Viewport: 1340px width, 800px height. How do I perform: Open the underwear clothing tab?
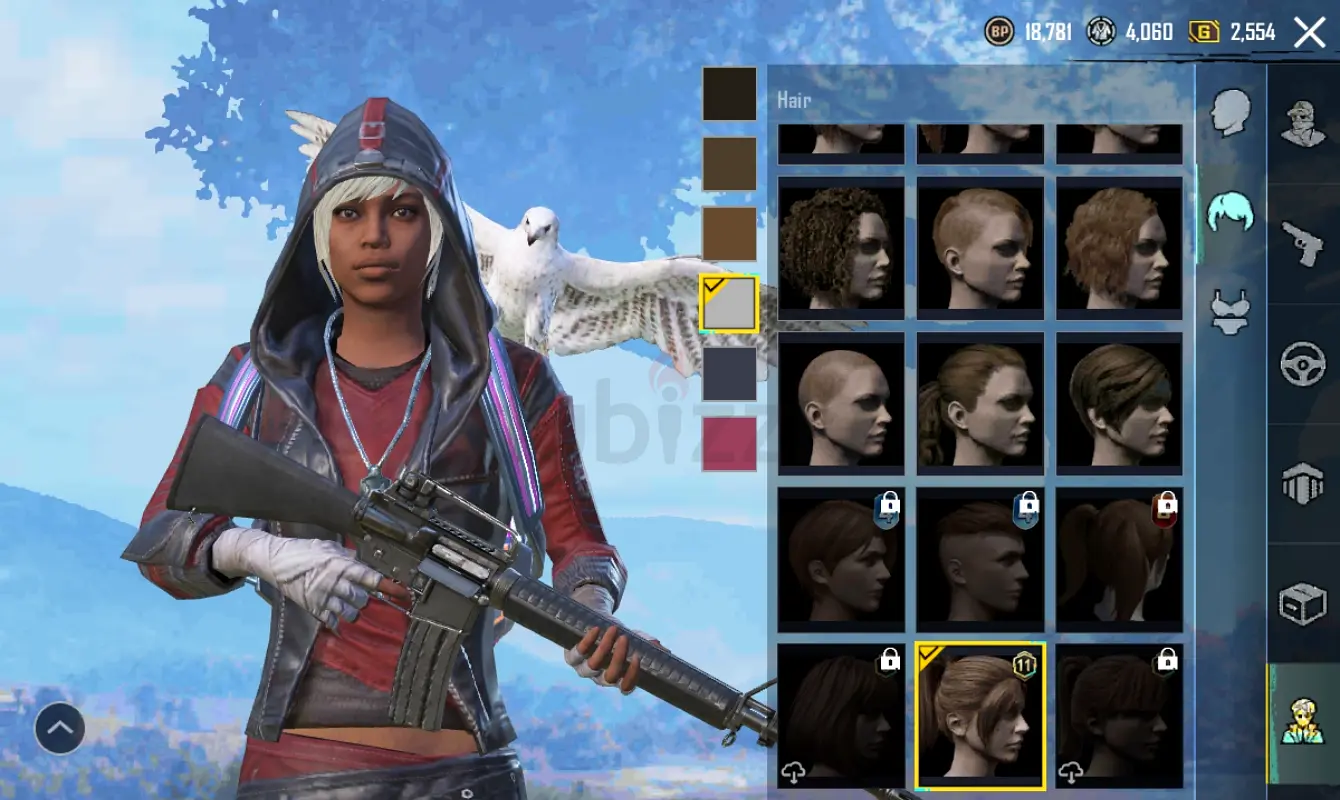click(x=1230, y=312)
